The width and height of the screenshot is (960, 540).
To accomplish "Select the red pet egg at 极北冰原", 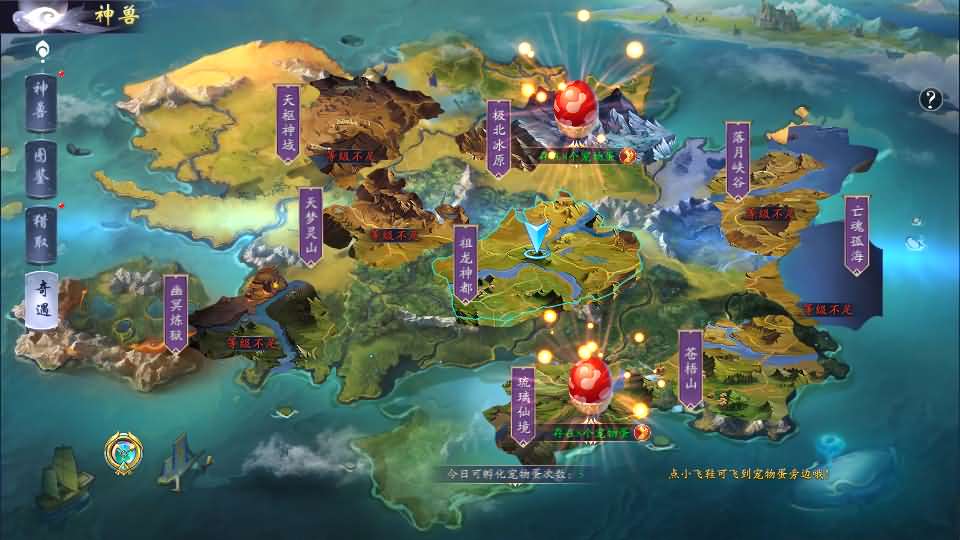I will pos(575,107).
